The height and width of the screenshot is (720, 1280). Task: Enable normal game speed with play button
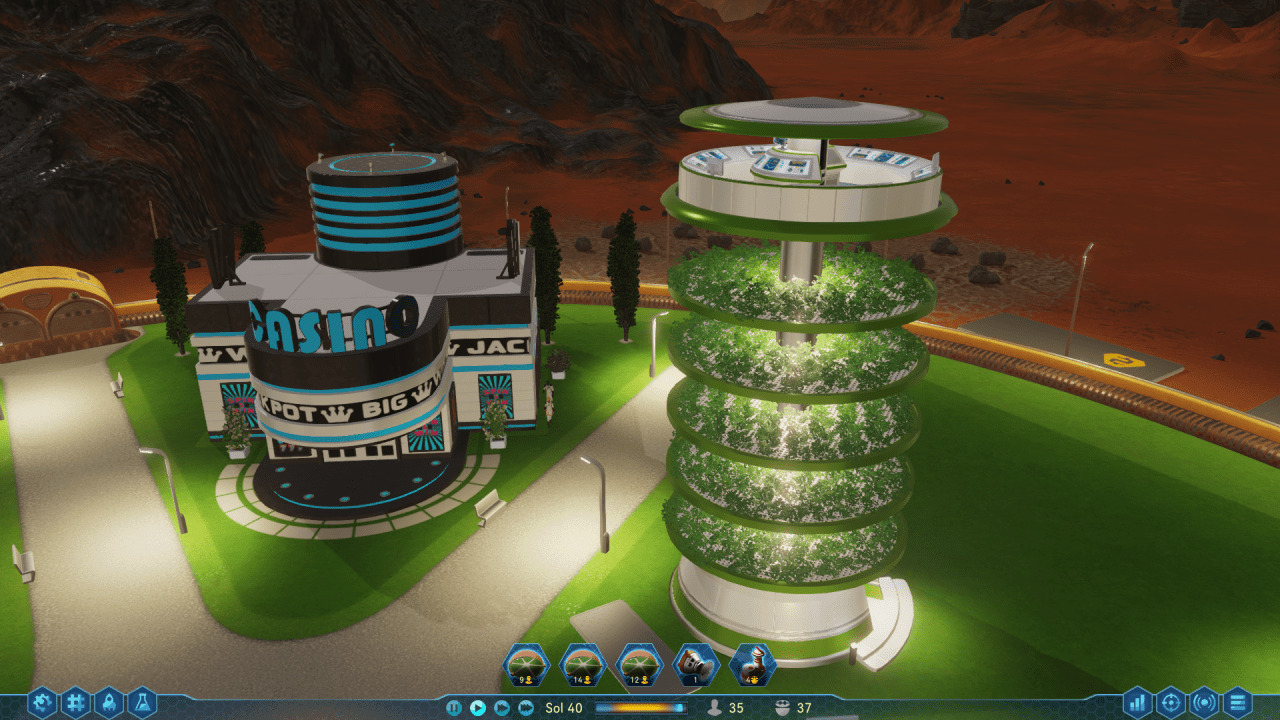[477, 706]
